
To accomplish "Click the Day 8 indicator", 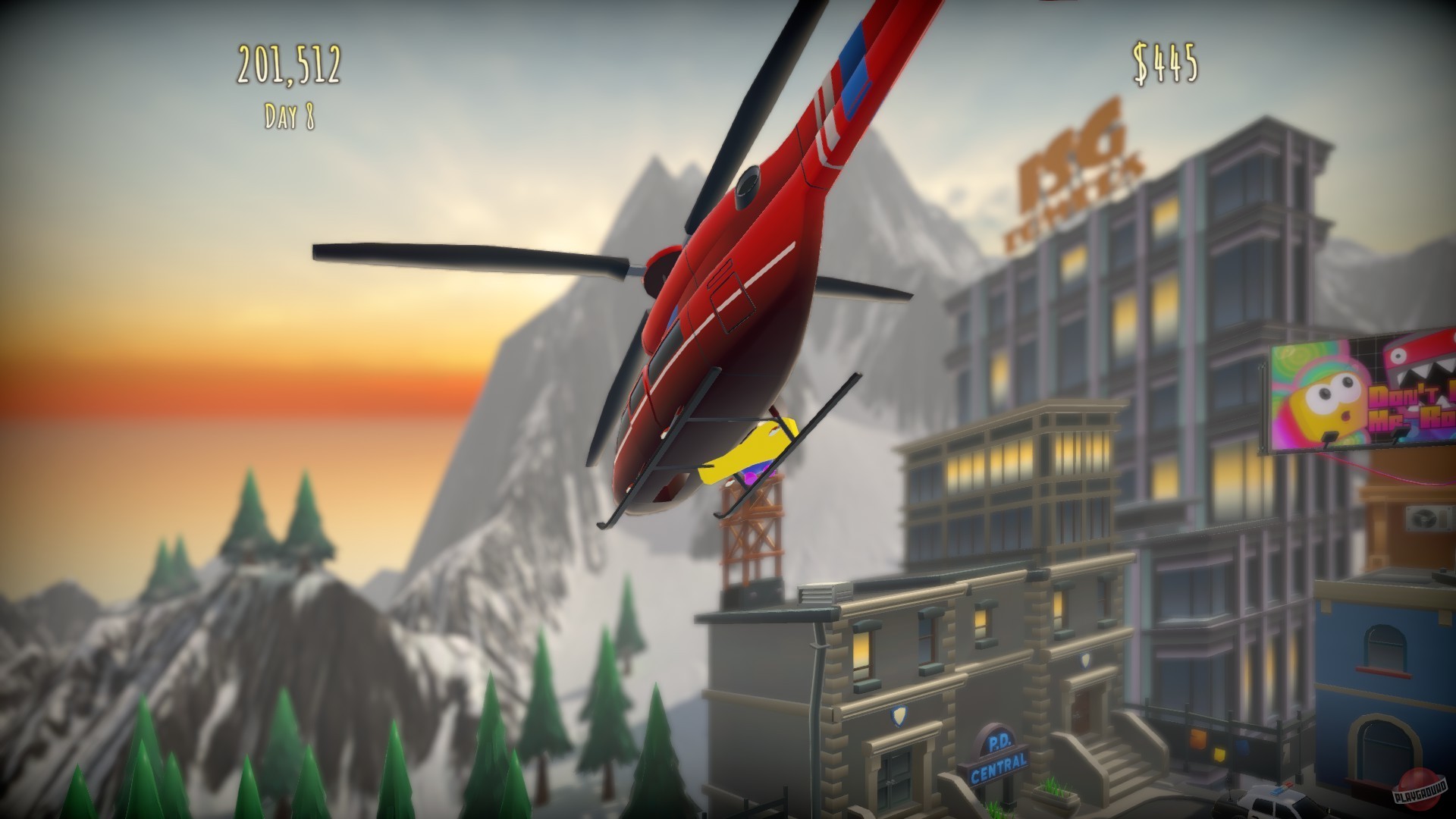I will 290,115.
